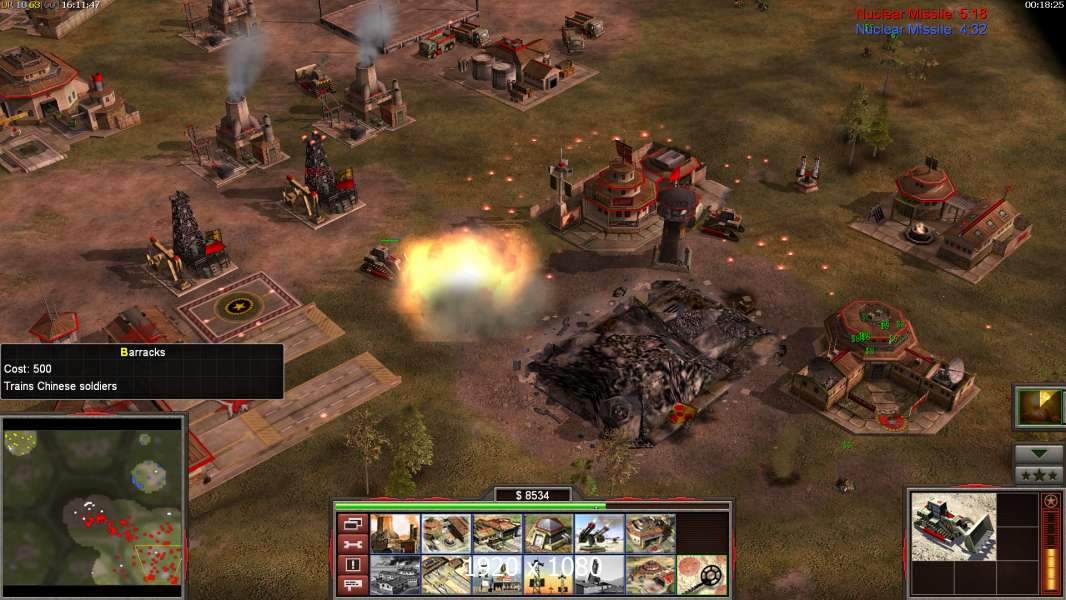1066x600 pixels.
Task: Activate the mine detector clear-mines icon
Action: [701, 575]
